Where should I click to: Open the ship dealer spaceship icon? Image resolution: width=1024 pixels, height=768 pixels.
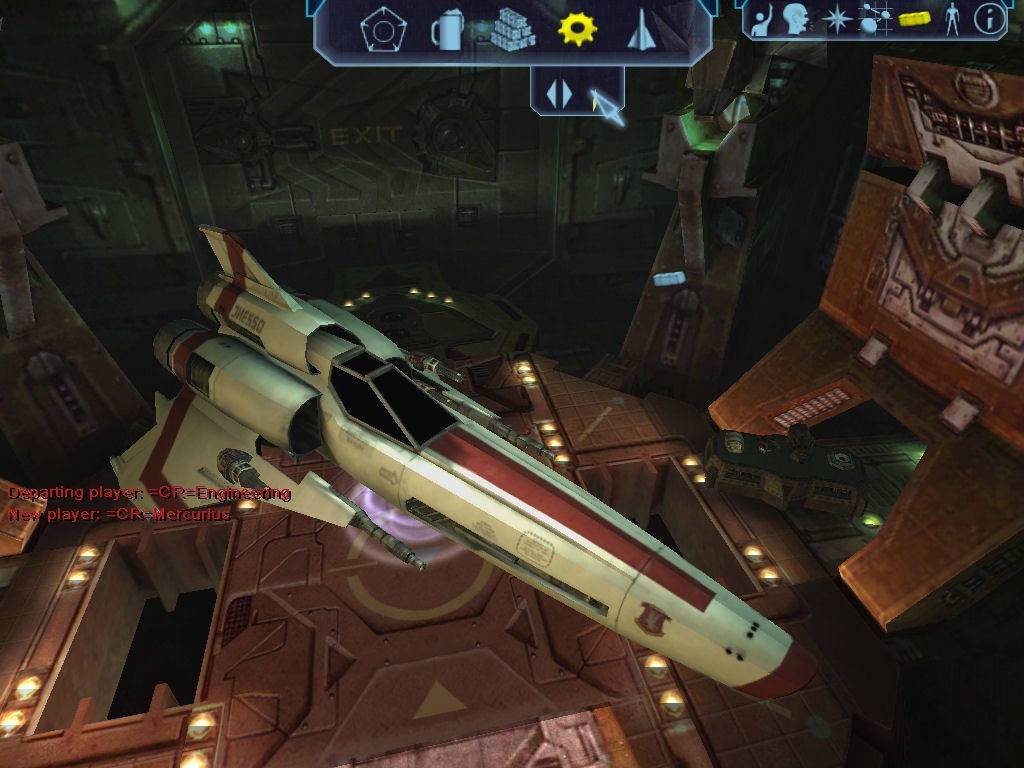[641, 31]
